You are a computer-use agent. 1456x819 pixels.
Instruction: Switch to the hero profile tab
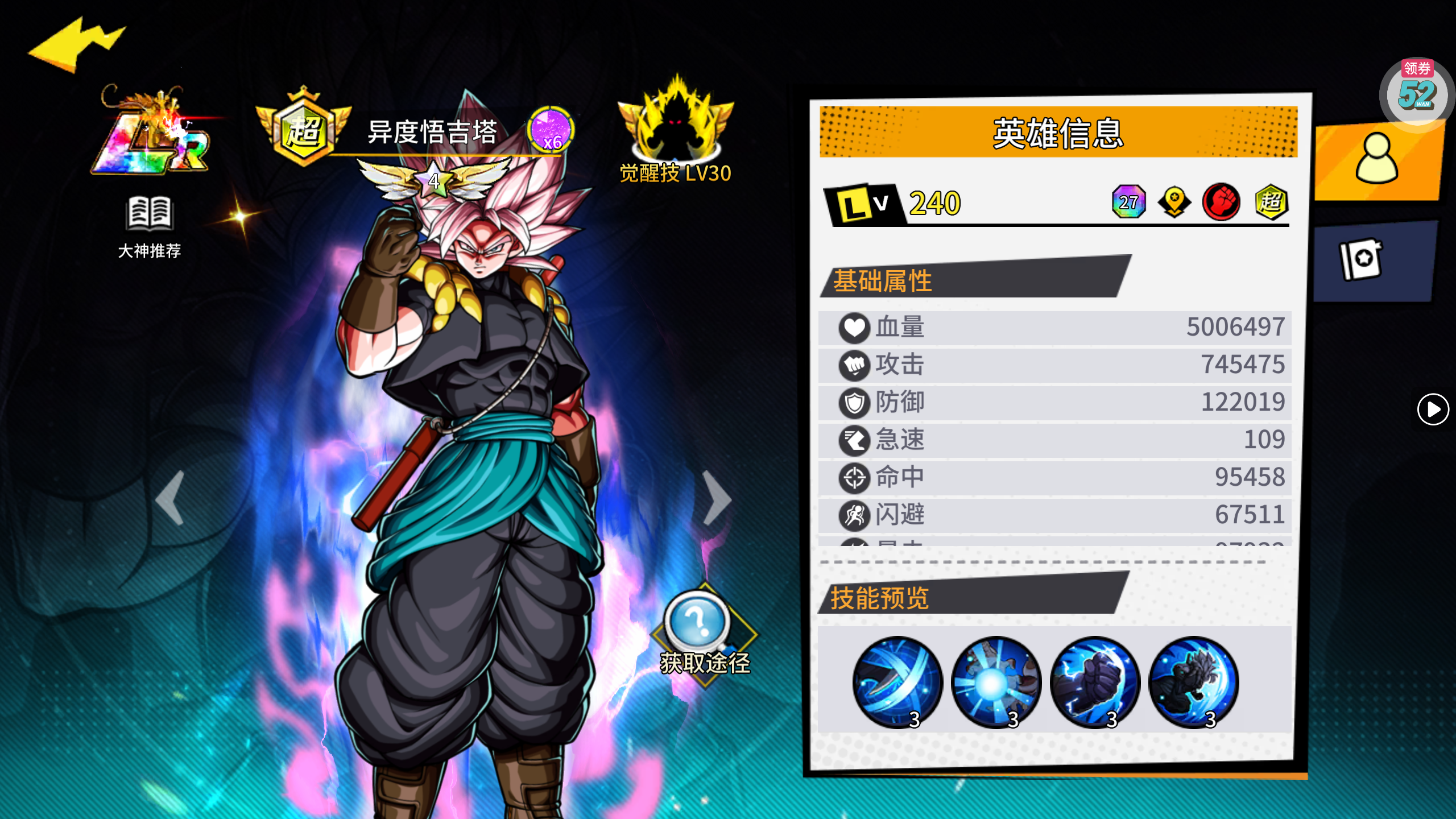(1378, 160)
